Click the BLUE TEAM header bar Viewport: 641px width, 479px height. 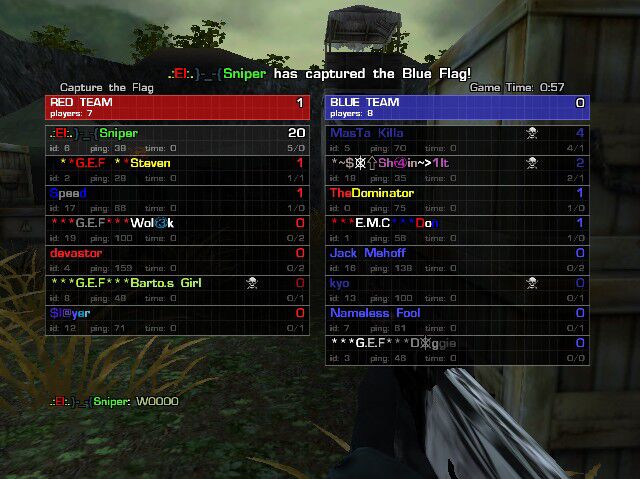pos(457,107)
